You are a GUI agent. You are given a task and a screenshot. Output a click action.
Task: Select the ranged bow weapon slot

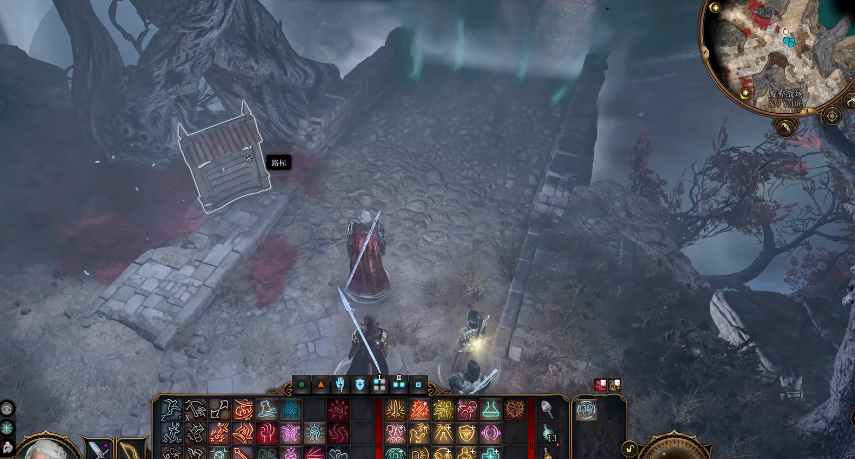click(131, 451)
